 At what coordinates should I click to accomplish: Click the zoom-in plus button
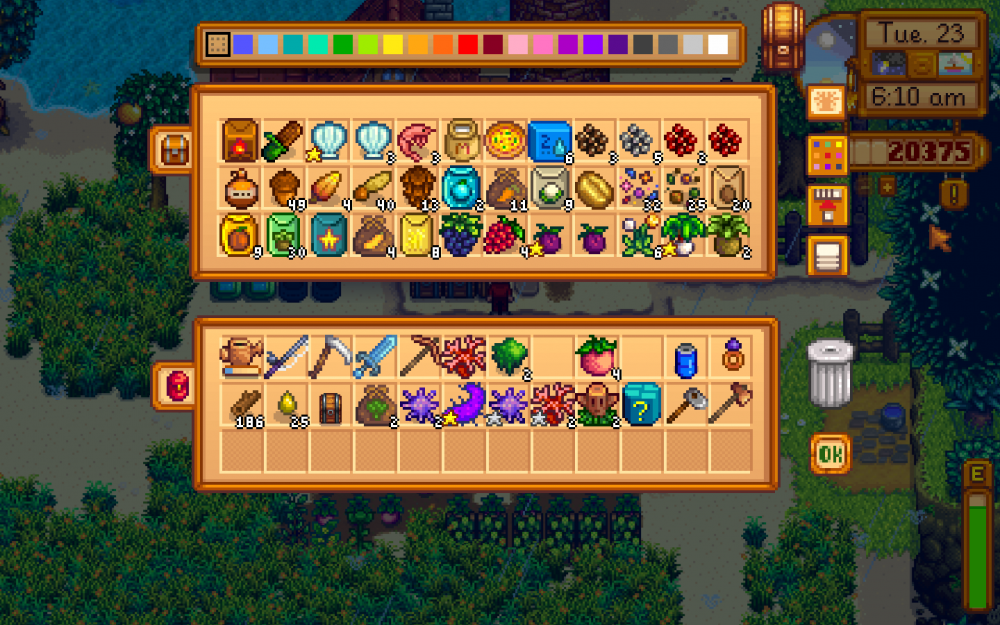pyautogui.click(x=886, y=186)
